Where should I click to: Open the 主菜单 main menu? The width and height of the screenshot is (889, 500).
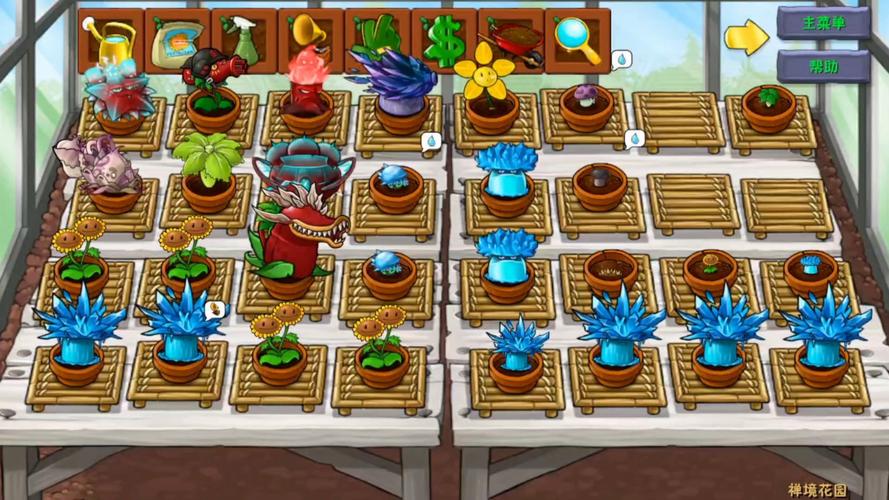pos(822,22)
